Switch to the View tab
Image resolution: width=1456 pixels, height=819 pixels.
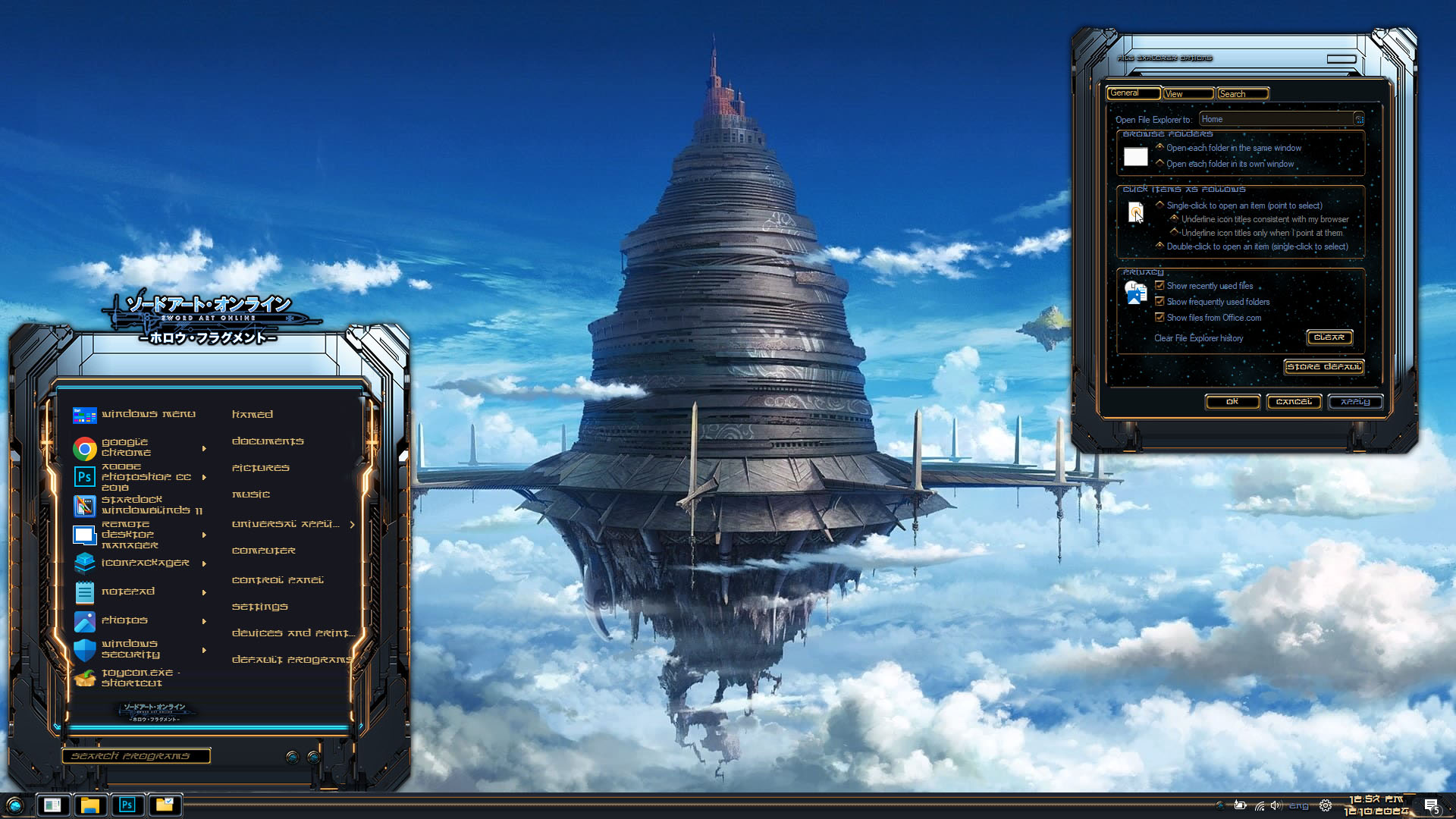coord(1188,94)
